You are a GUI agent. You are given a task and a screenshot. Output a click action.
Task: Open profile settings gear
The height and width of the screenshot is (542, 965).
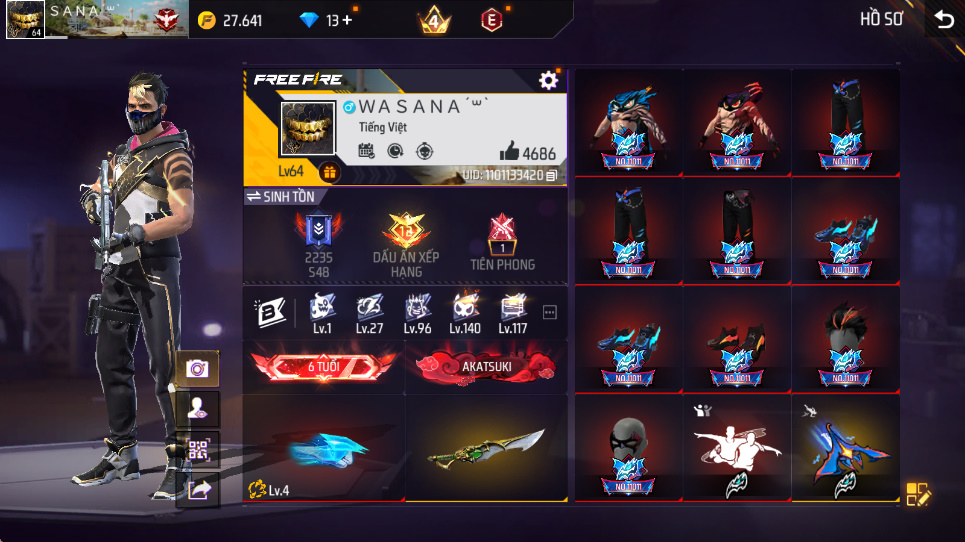coord(548,80)
